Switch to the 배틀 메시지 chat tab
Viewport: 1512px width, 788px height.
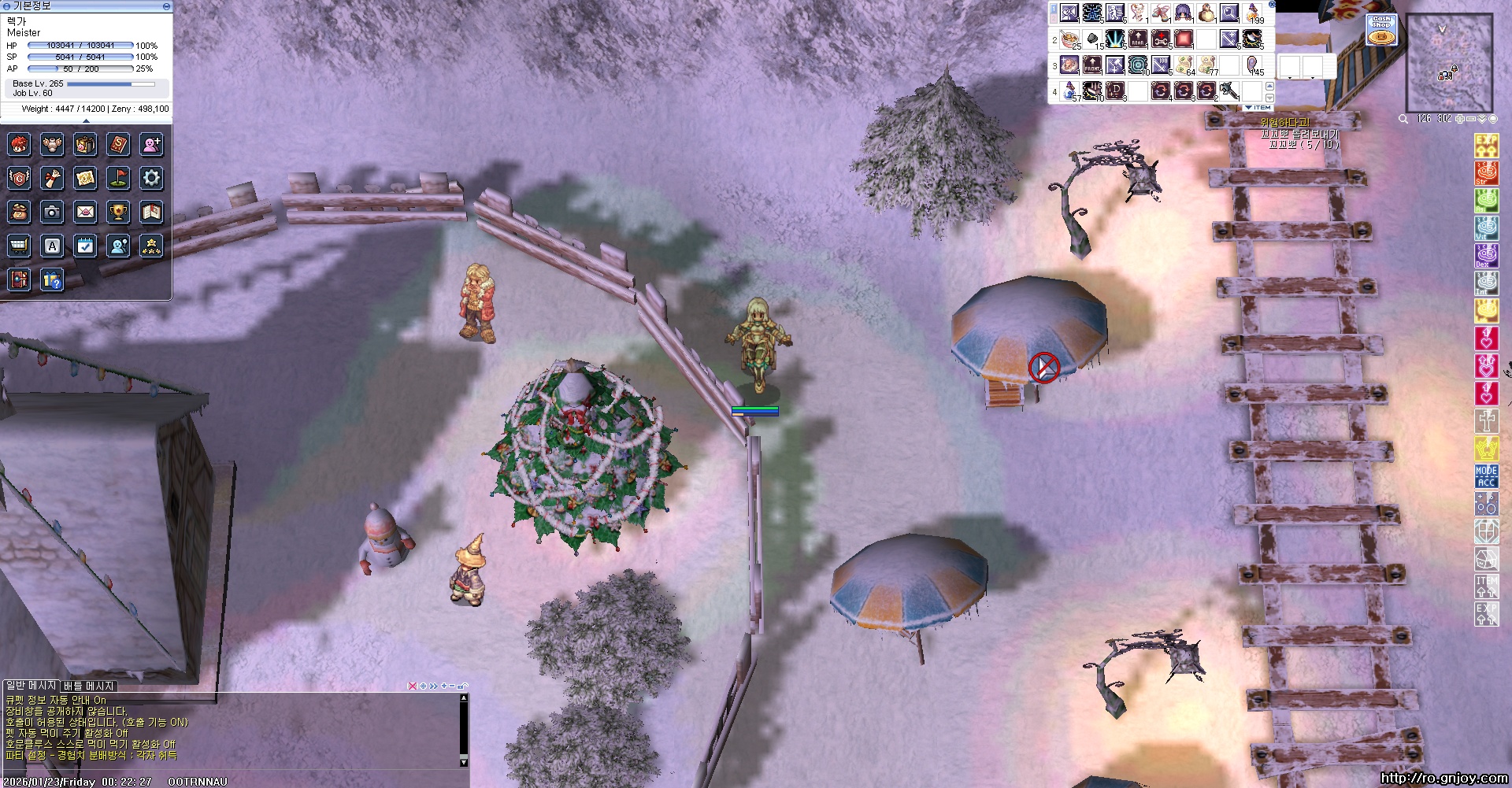coord(88,686)
